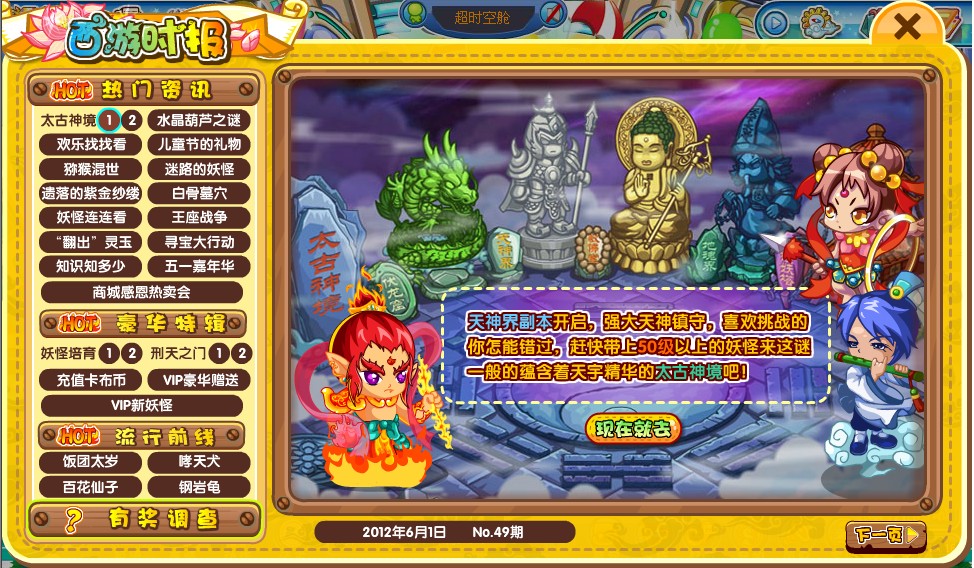
Task: Choose the VIP豪华赠送 article
Action: click(x=199, y=380)
